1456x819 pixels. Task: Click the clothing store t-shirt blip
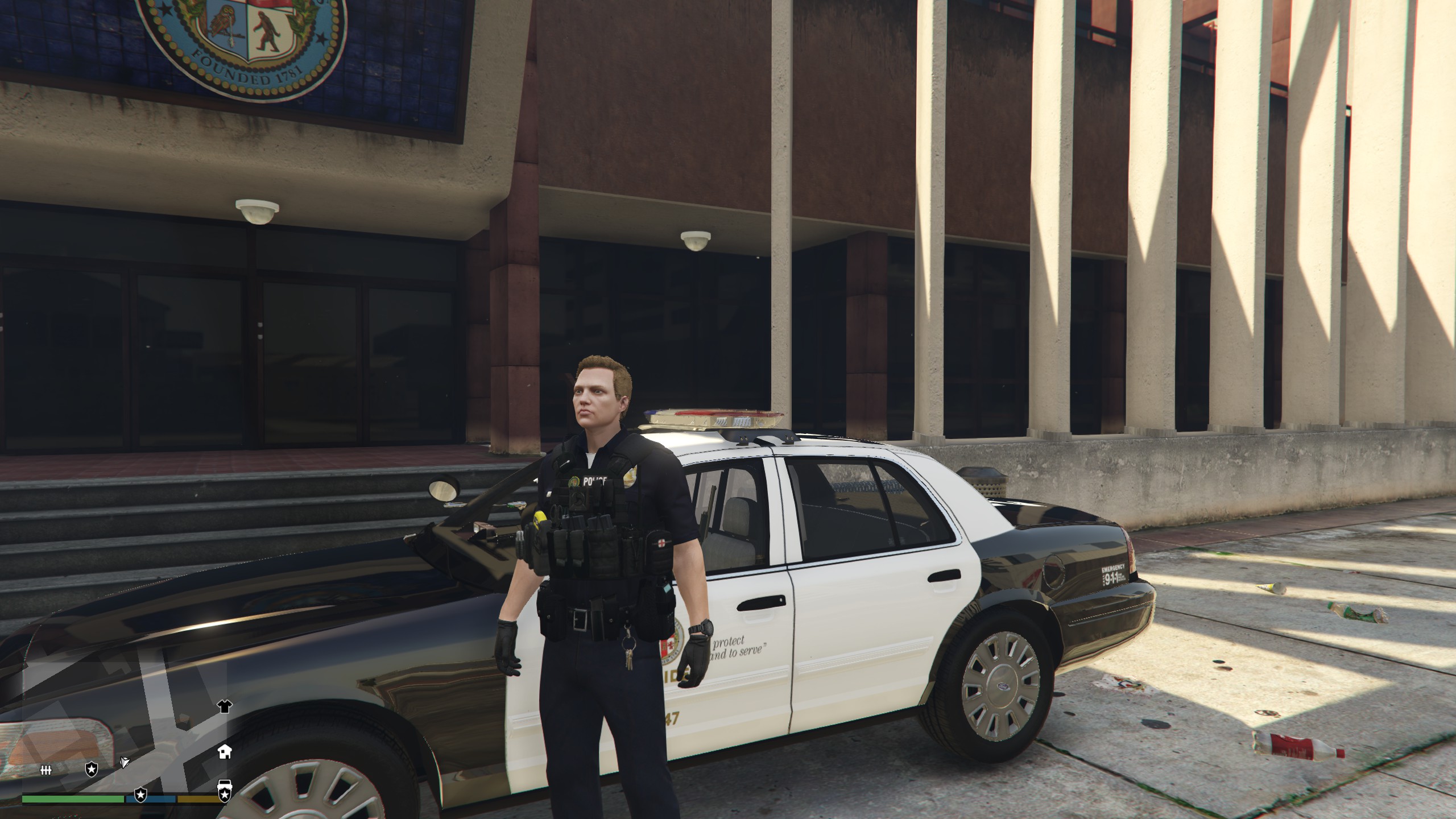pos(225,707)
